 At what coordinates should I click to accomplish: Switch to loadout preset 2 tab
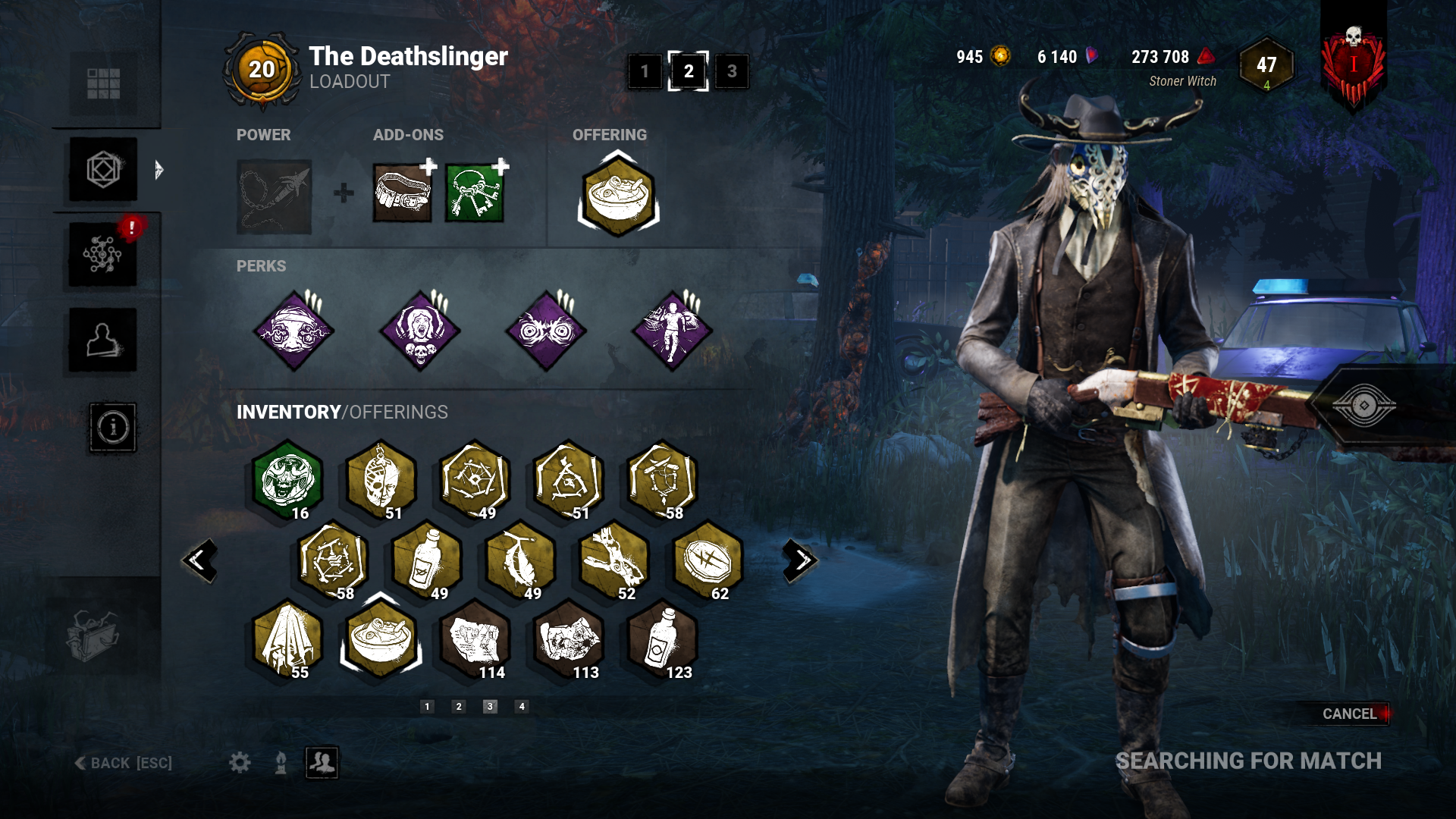coord(689,73)
